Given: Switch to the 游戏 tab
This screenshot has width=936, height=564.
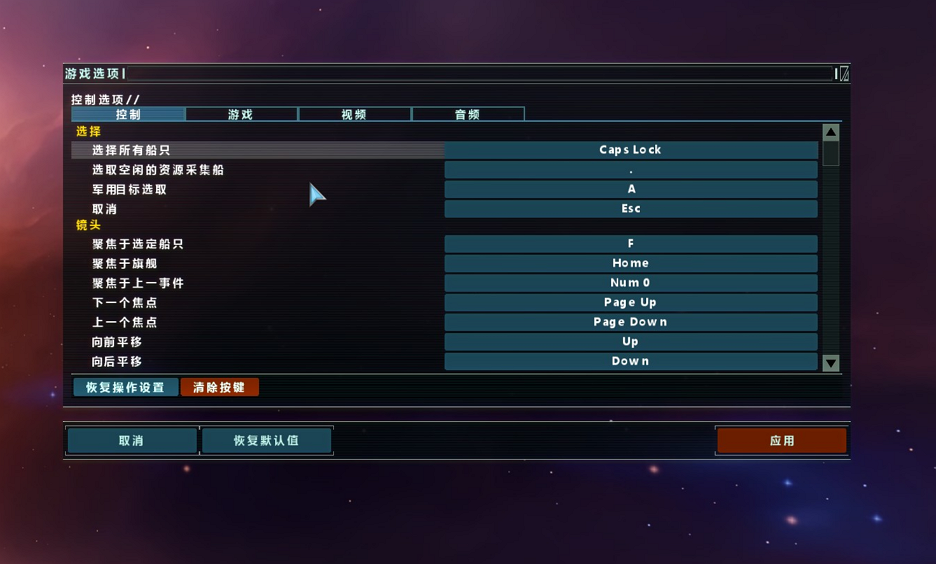Looking at the screenshot, I should pos(241,115).
